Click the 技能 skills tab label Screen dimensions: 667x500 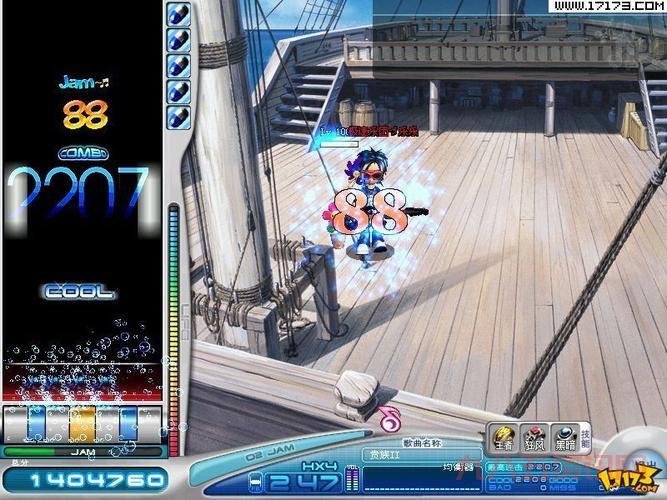coord(585,436)
